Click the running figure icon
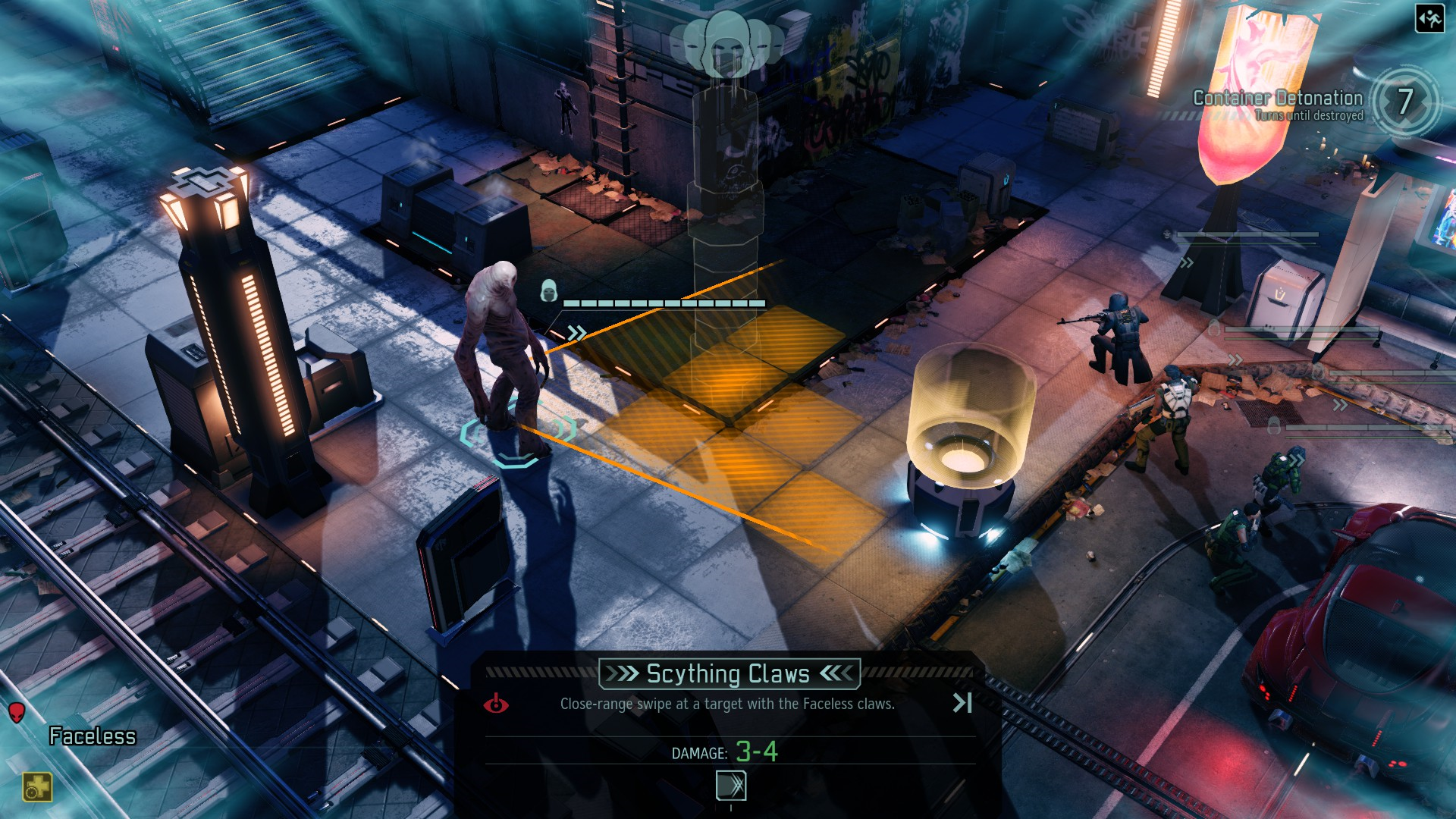Screen dimensions: 1456x819 point(1429,18)
